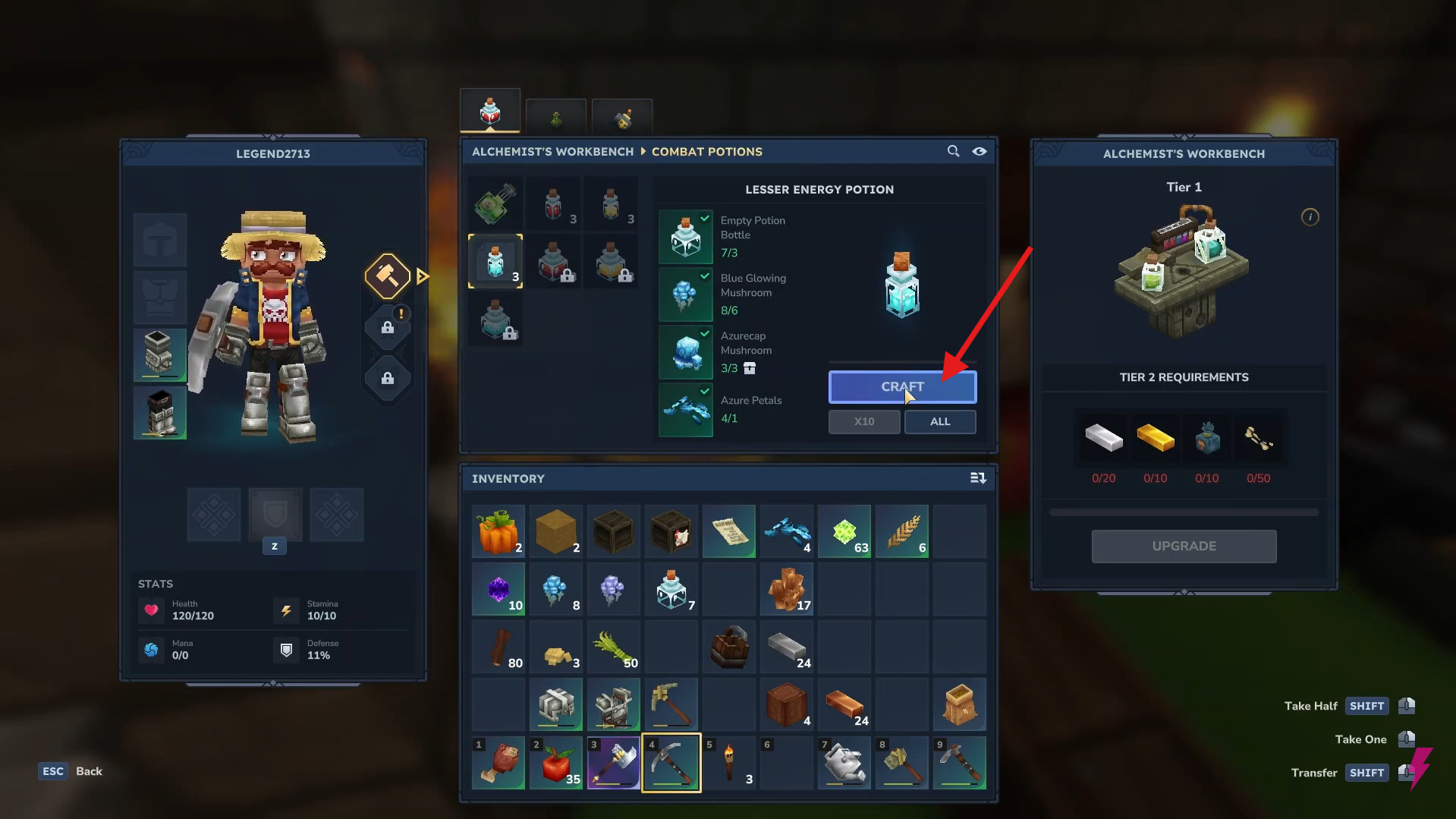Click the ALL craft quantity button
This screenshot has height=819, width=1456.
939,421
